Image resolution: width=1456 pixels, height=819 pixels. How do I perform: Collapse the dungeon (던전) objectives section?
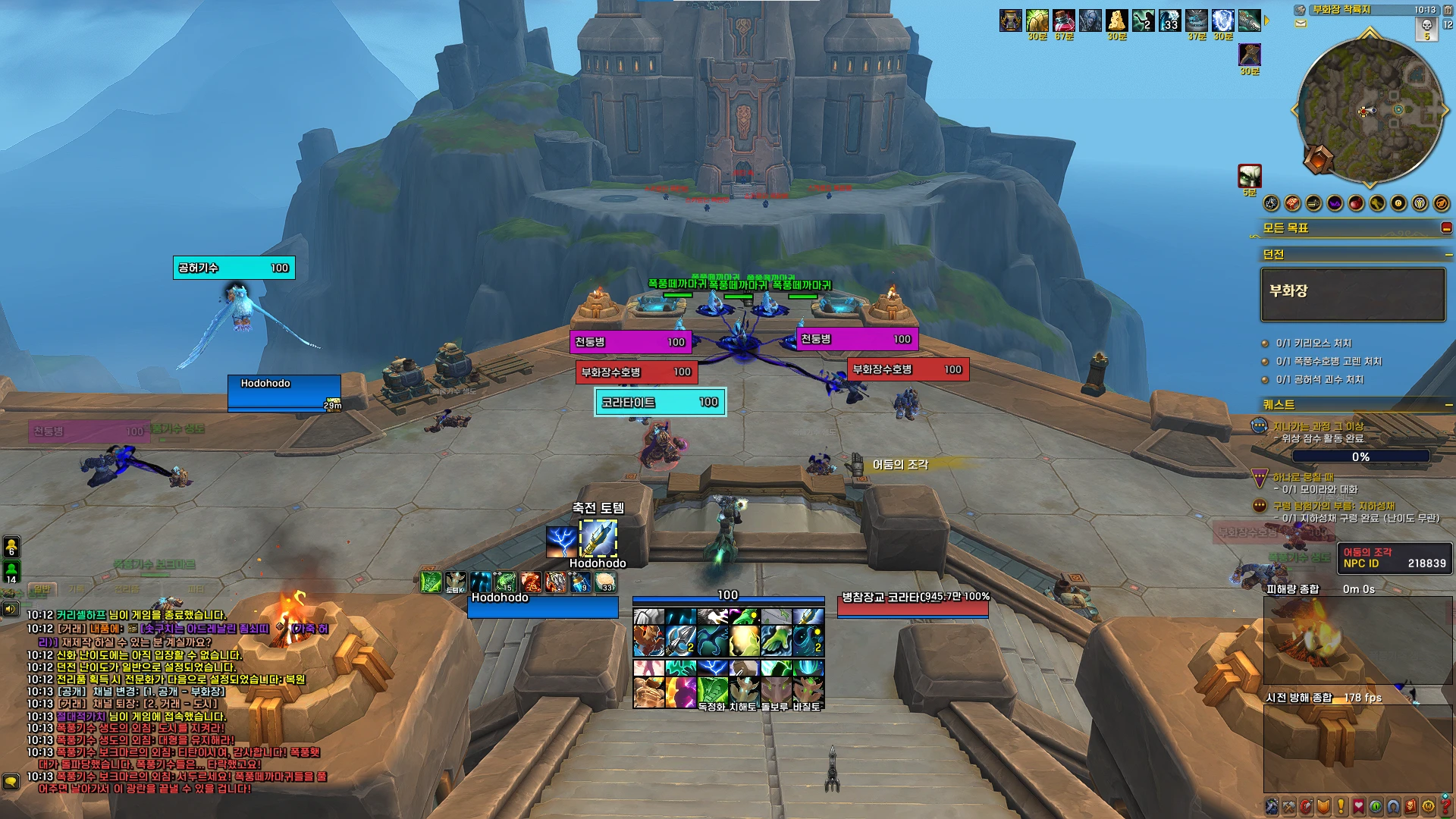pos(1448,255)
